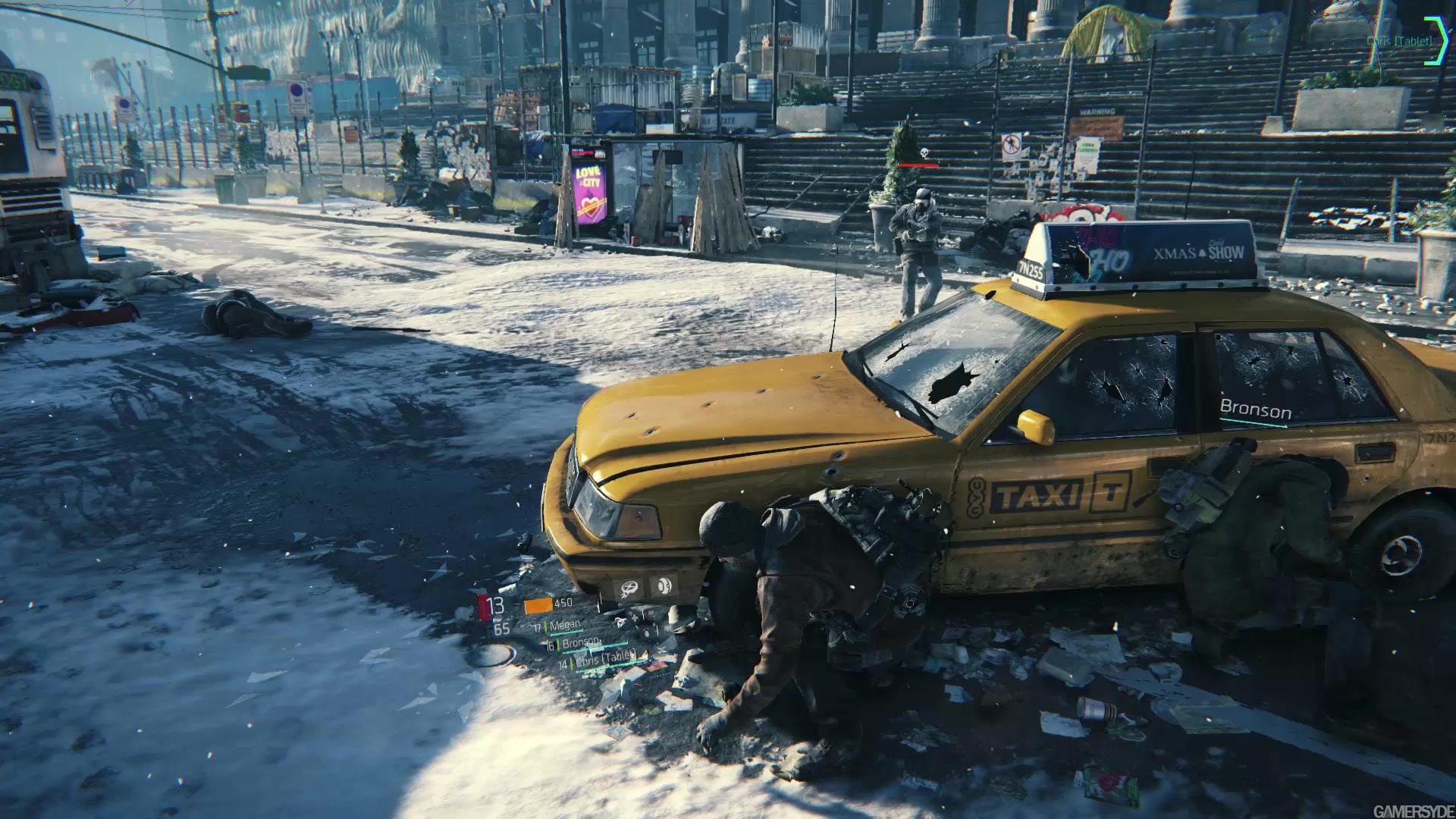Activate the seeker mine skill icon
The width and height of the screenshot is (1456, 819).
tap(629, 587)
